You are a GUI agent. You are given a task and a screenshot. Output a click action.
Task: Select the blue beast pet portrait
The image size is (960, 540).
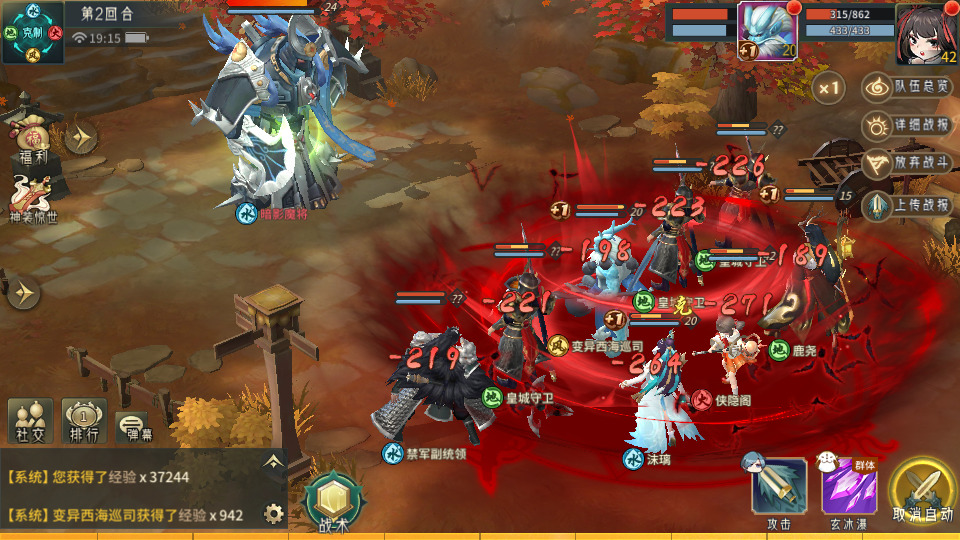pyautogui.click(x=766, y=30)
